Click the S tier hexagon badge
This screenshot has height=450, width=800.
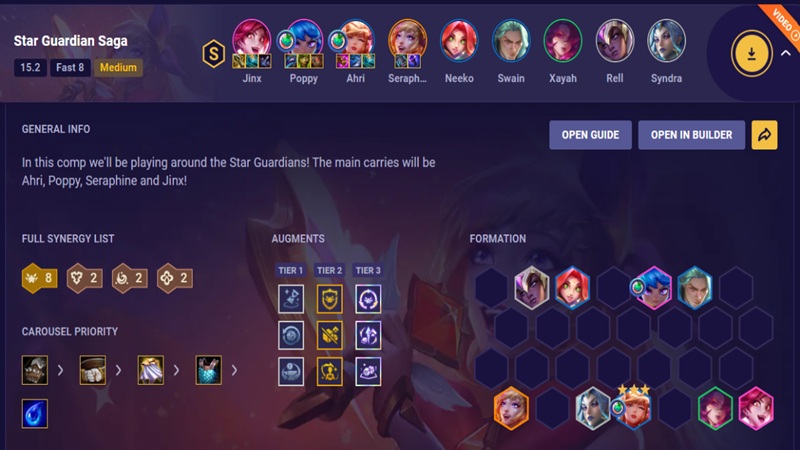[213, 53]
